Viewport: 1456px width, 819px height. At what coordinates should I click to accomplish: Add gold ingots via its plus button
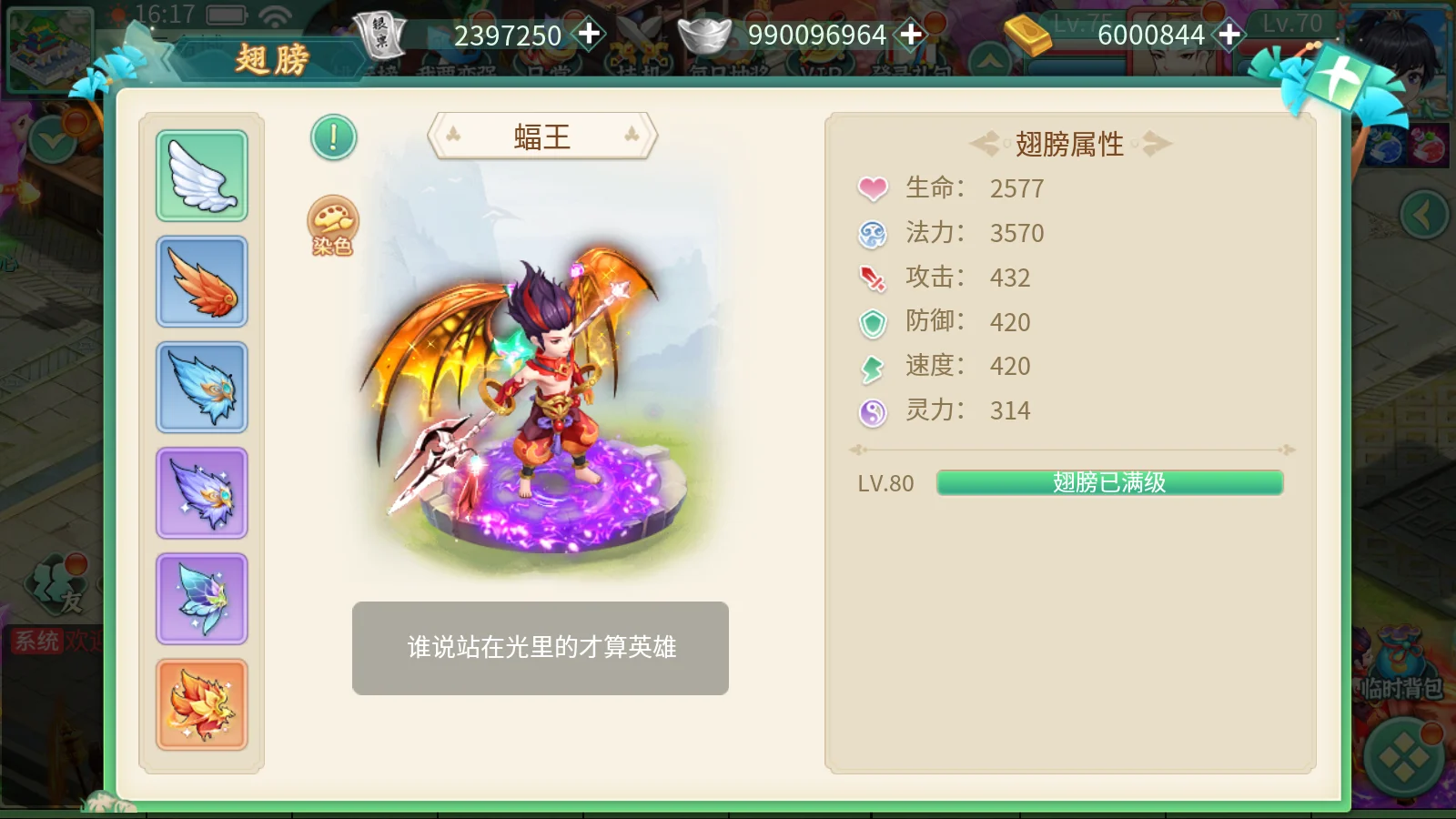tap(1229, 35)
